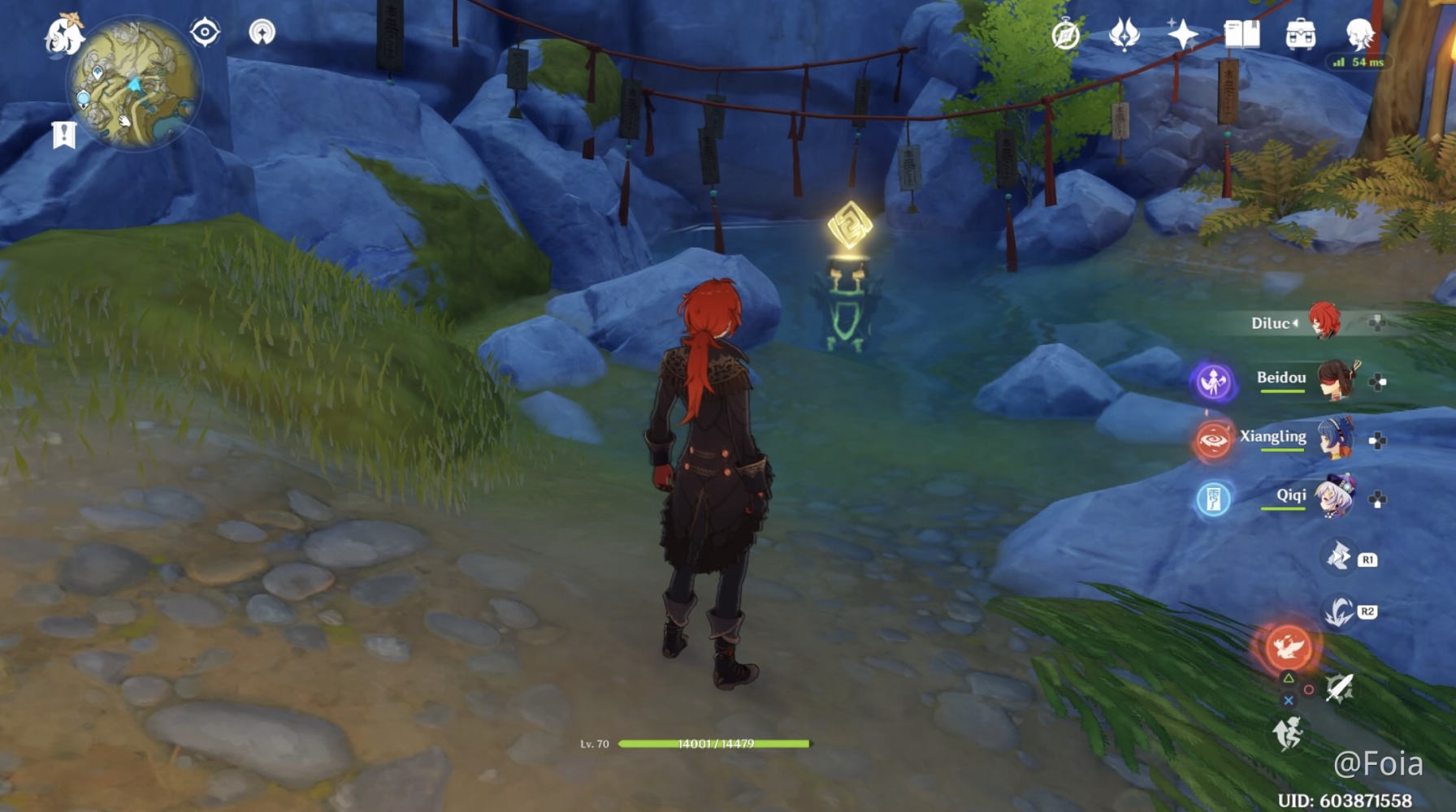This screenshot has height=812, width=1456.
Task: Use the sword normal attack icon
Action: click(1339, 689)
